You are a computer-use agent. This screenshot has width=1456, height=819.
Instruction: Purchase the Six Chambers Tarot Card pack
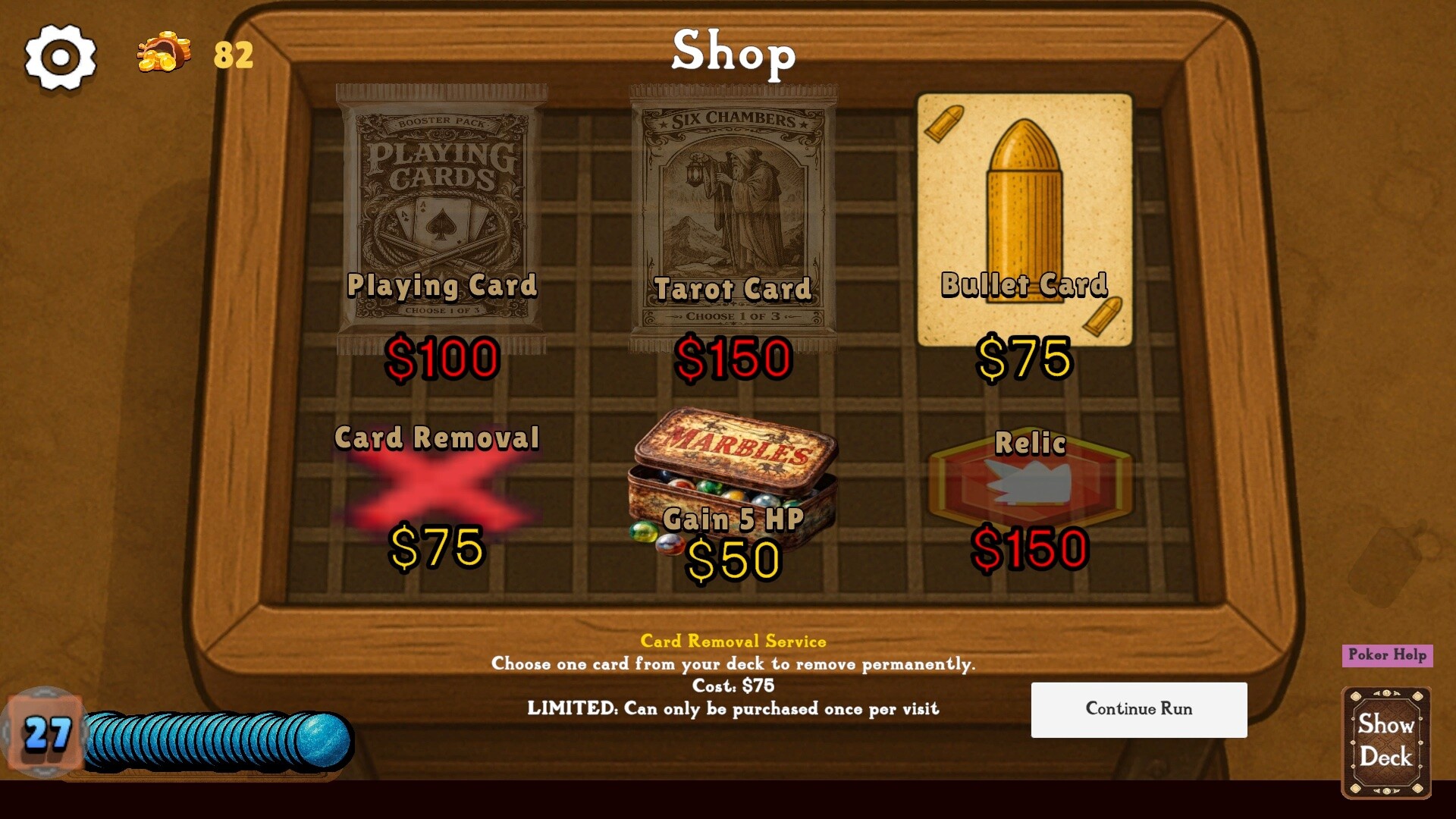point(733,212)
